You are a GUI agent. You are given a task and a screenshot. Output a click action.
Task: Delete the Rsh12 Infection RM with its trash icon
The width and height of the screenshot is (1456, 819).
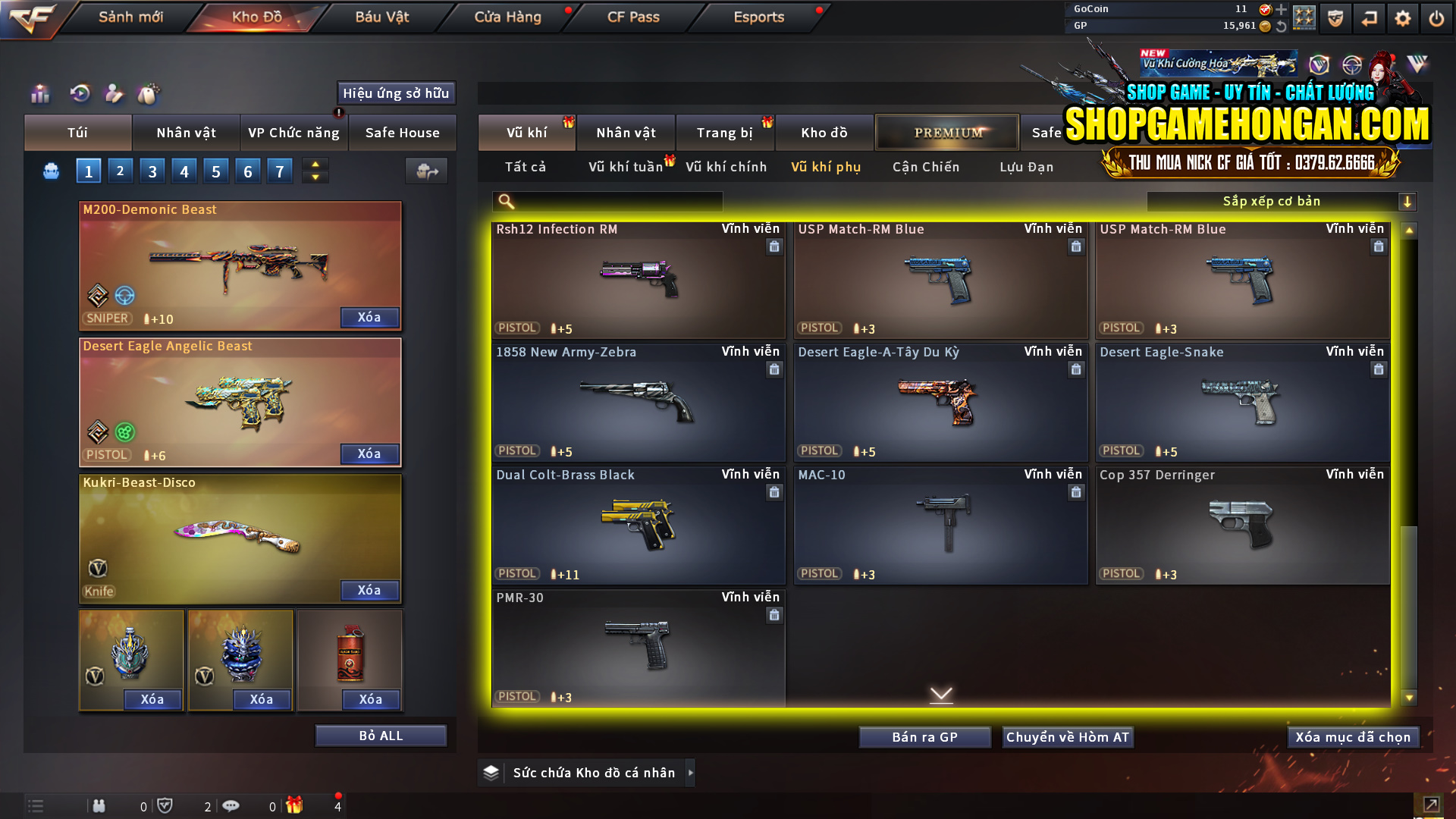(774, 246)
